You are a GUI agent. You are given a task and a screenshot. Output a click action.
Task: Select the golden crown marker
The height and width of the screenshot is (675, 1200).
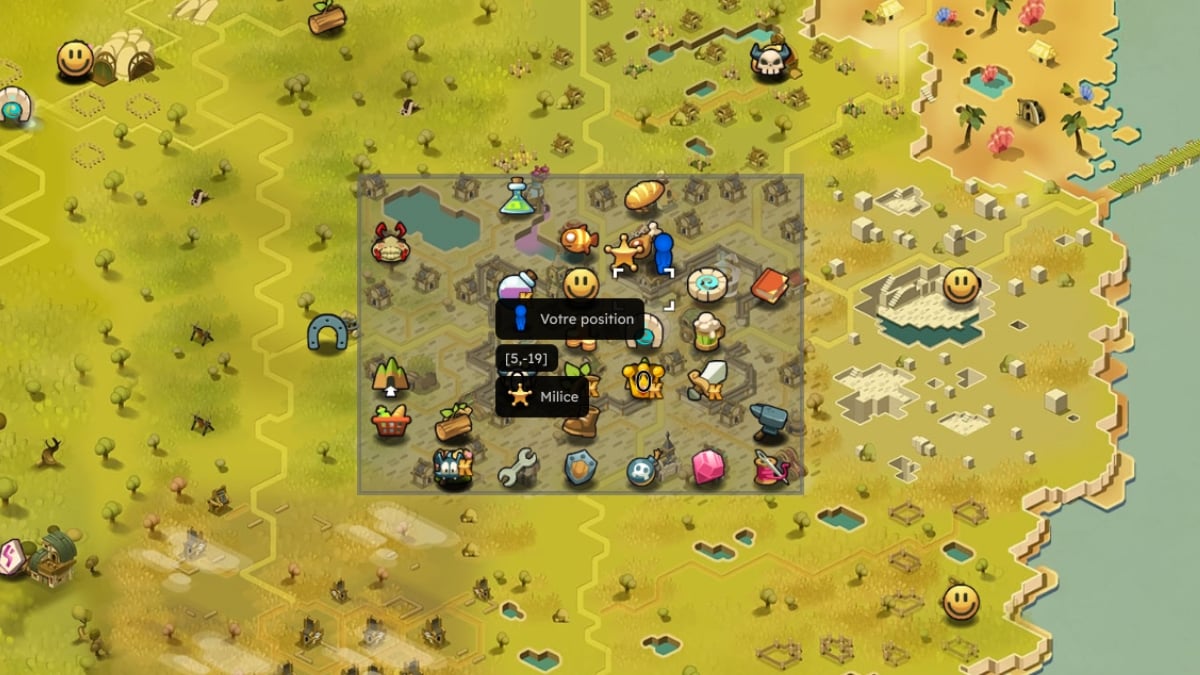point(643,380)
